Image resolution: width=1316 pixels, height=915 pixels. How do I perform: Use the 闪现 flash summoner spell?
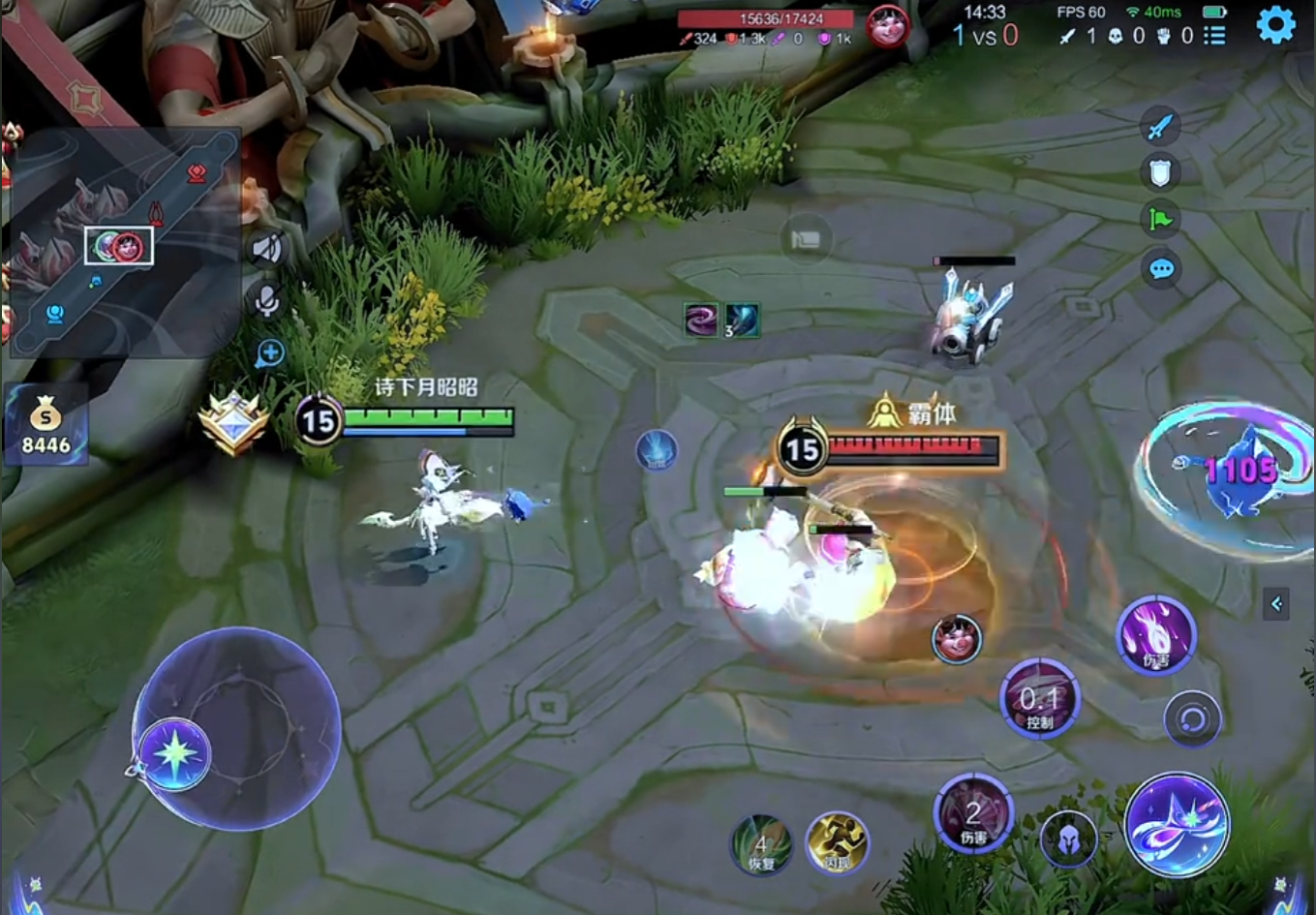(x=836, y=842)
